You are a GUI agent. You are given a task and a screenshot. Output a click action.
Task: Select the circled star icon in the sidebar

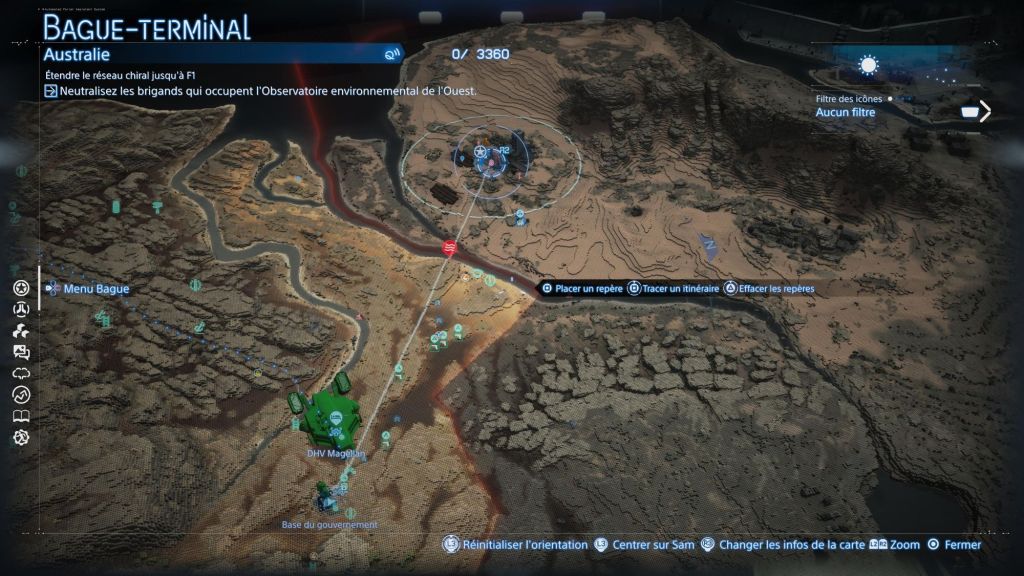pyautogui.click(x=21, y=289)
